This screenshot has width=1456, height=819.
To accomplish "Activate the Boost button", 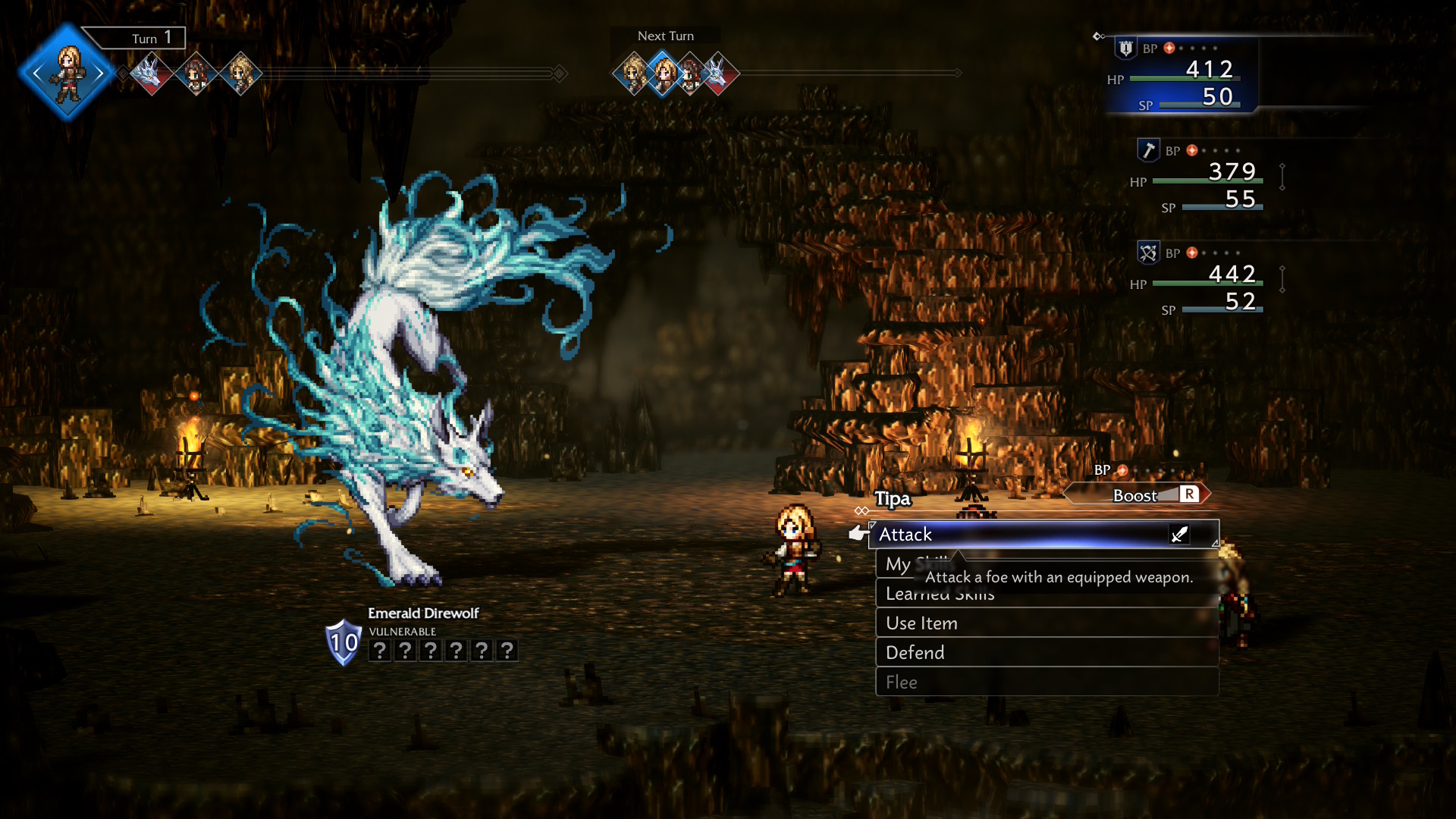I will pyautogui.click(x=1137, y=495).
